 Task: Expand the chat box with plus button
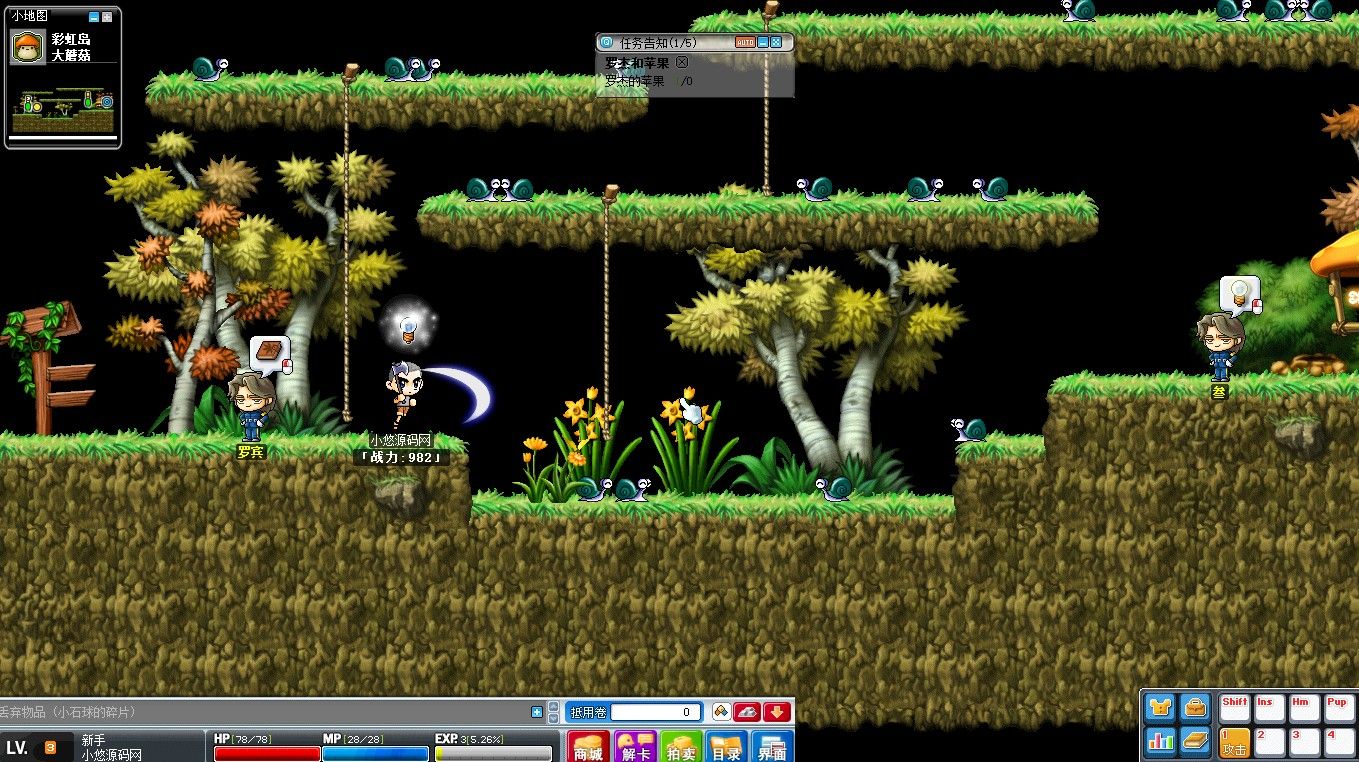click(537, 712)
